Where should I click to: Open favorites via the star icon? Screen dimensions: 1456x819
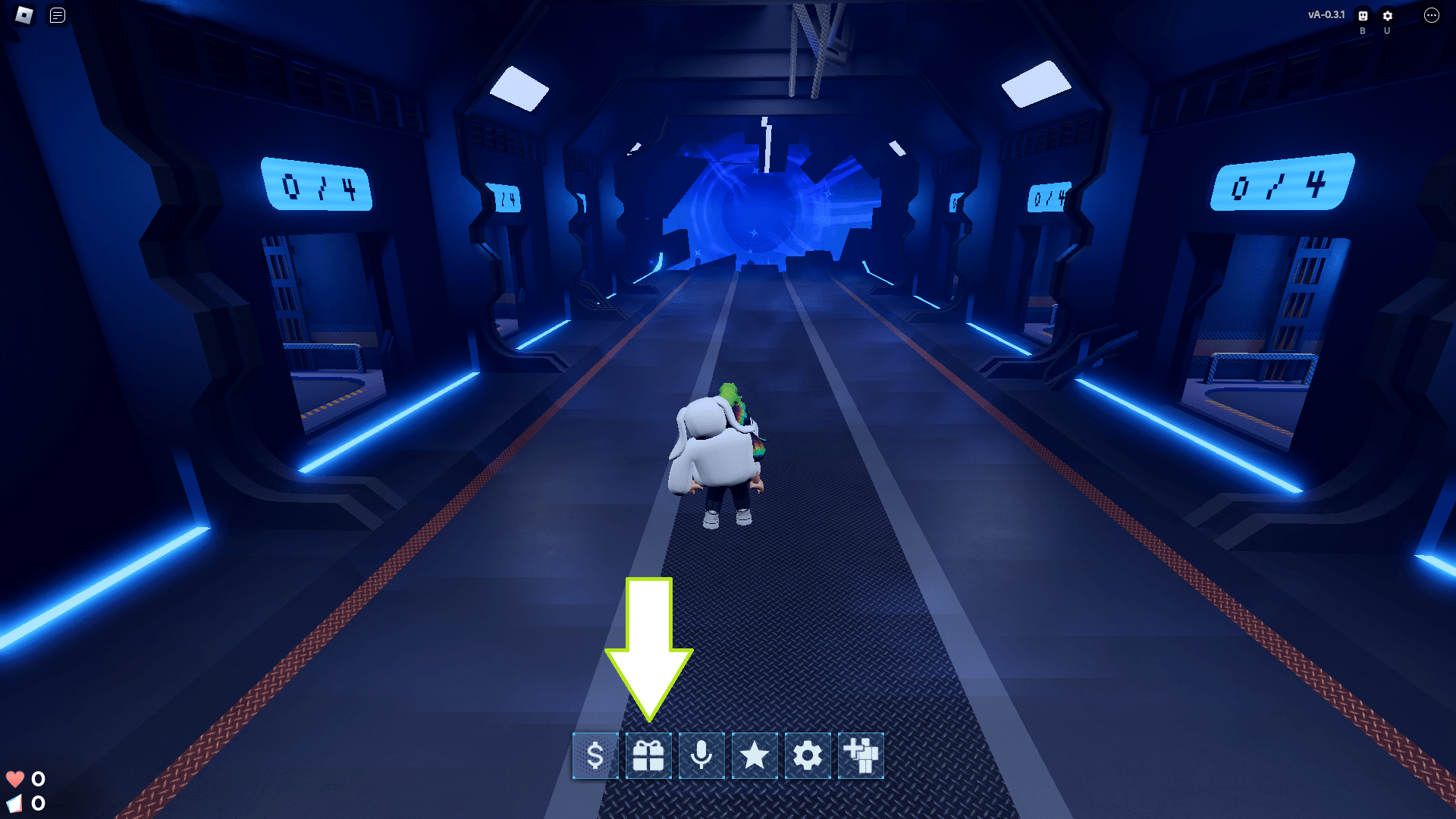click(754, 755)
